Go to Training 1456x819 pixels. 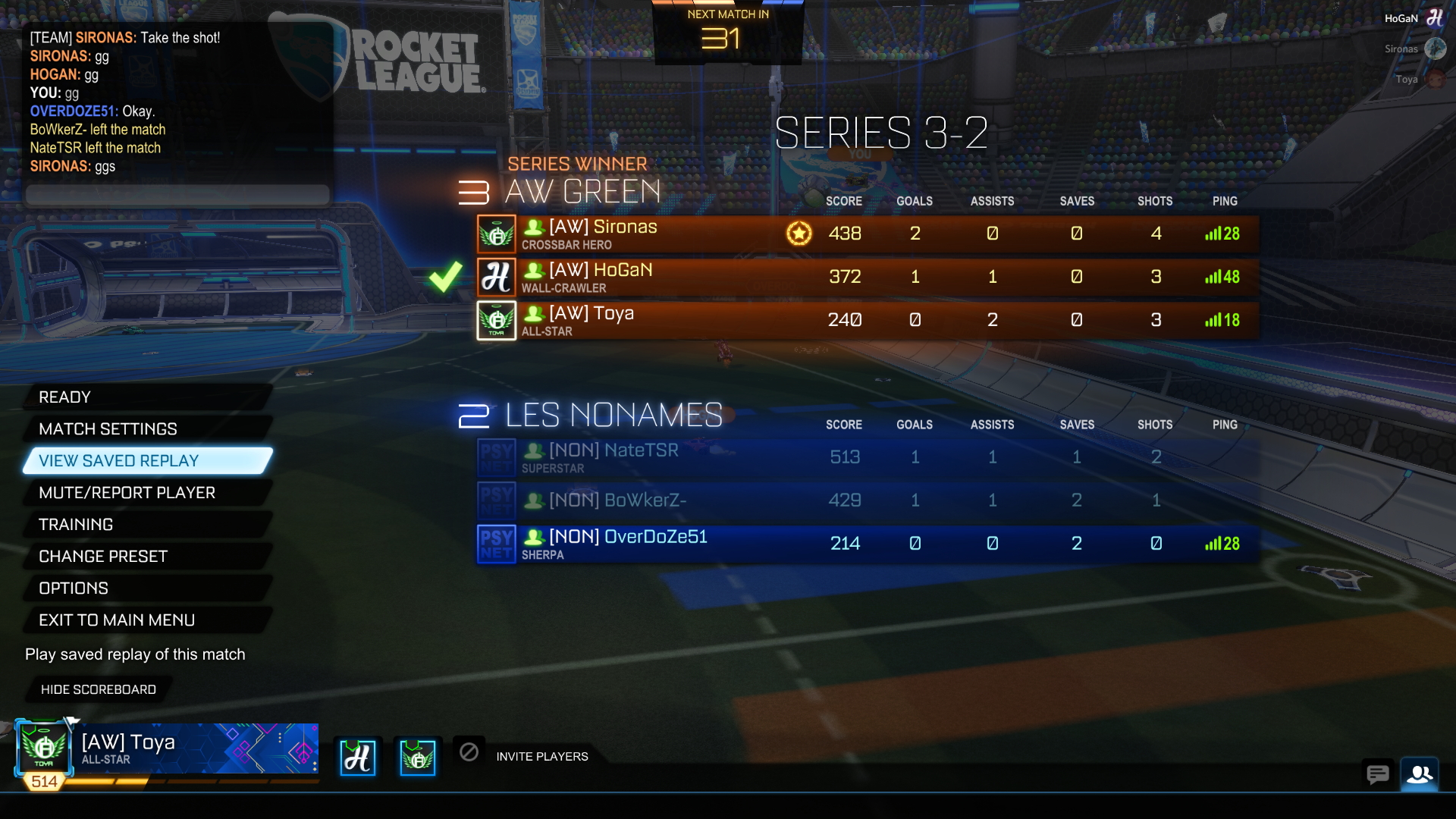(144, 525)
